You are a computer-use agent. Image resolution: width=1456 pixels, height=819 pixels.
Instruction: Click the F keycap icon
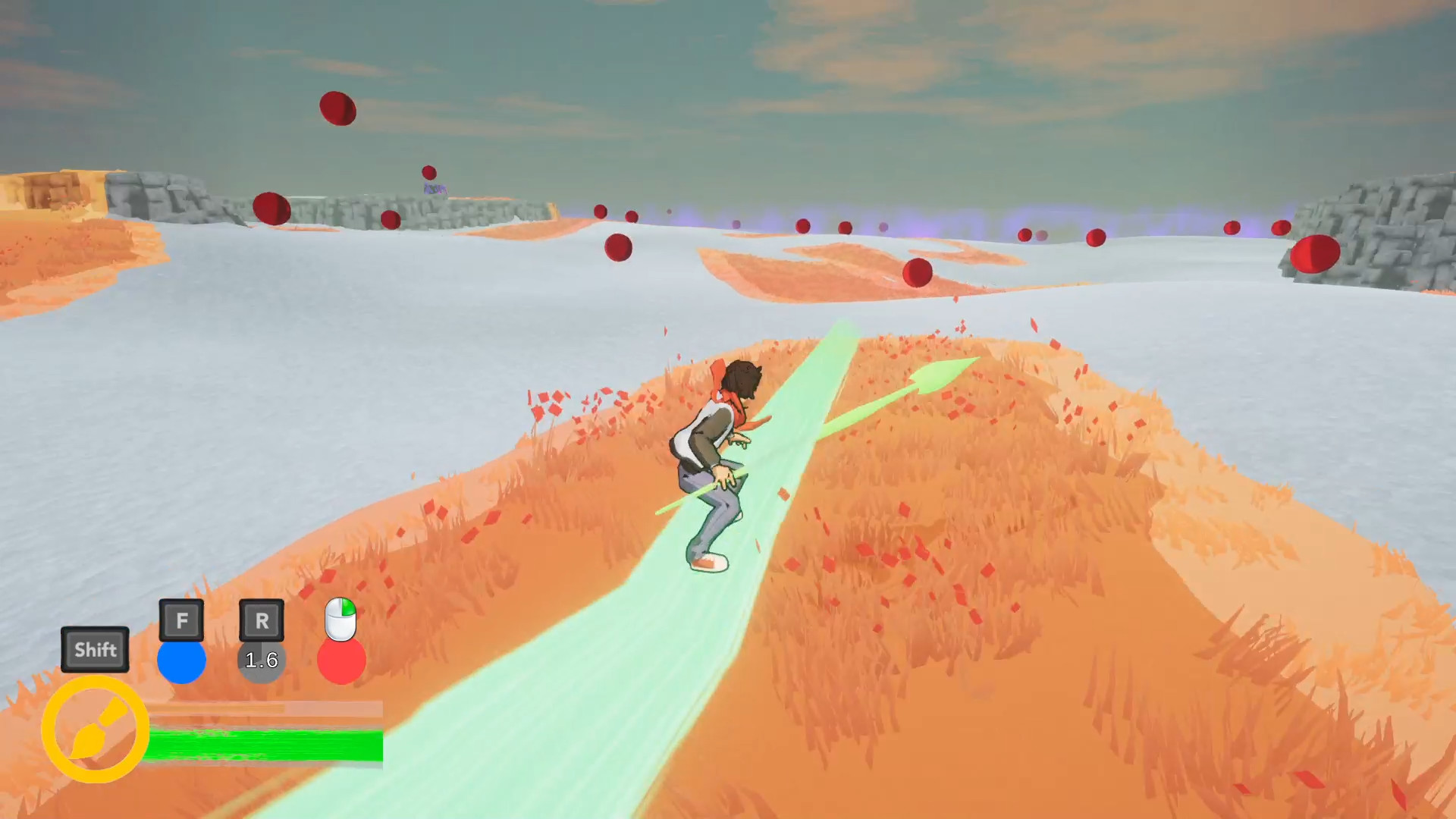181,620
